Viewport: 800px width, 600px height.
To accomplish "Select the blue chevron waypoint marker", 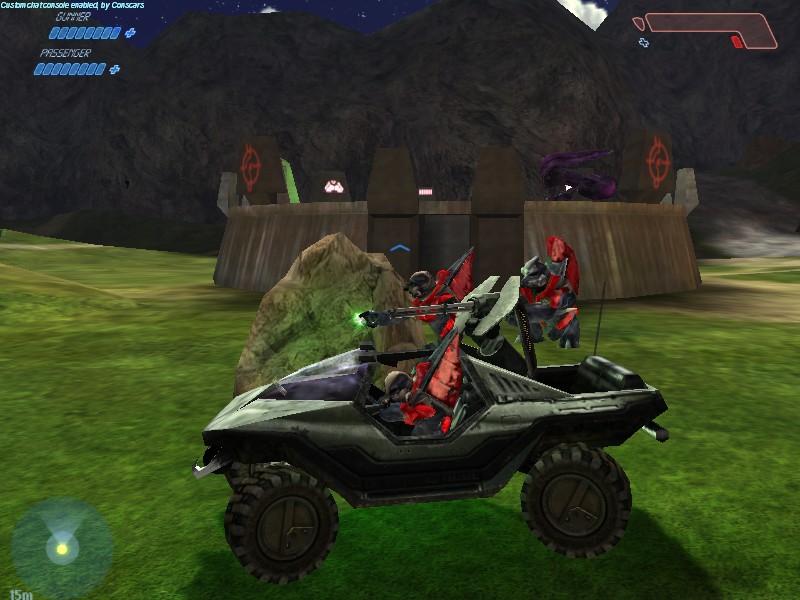I will [400, 247].
